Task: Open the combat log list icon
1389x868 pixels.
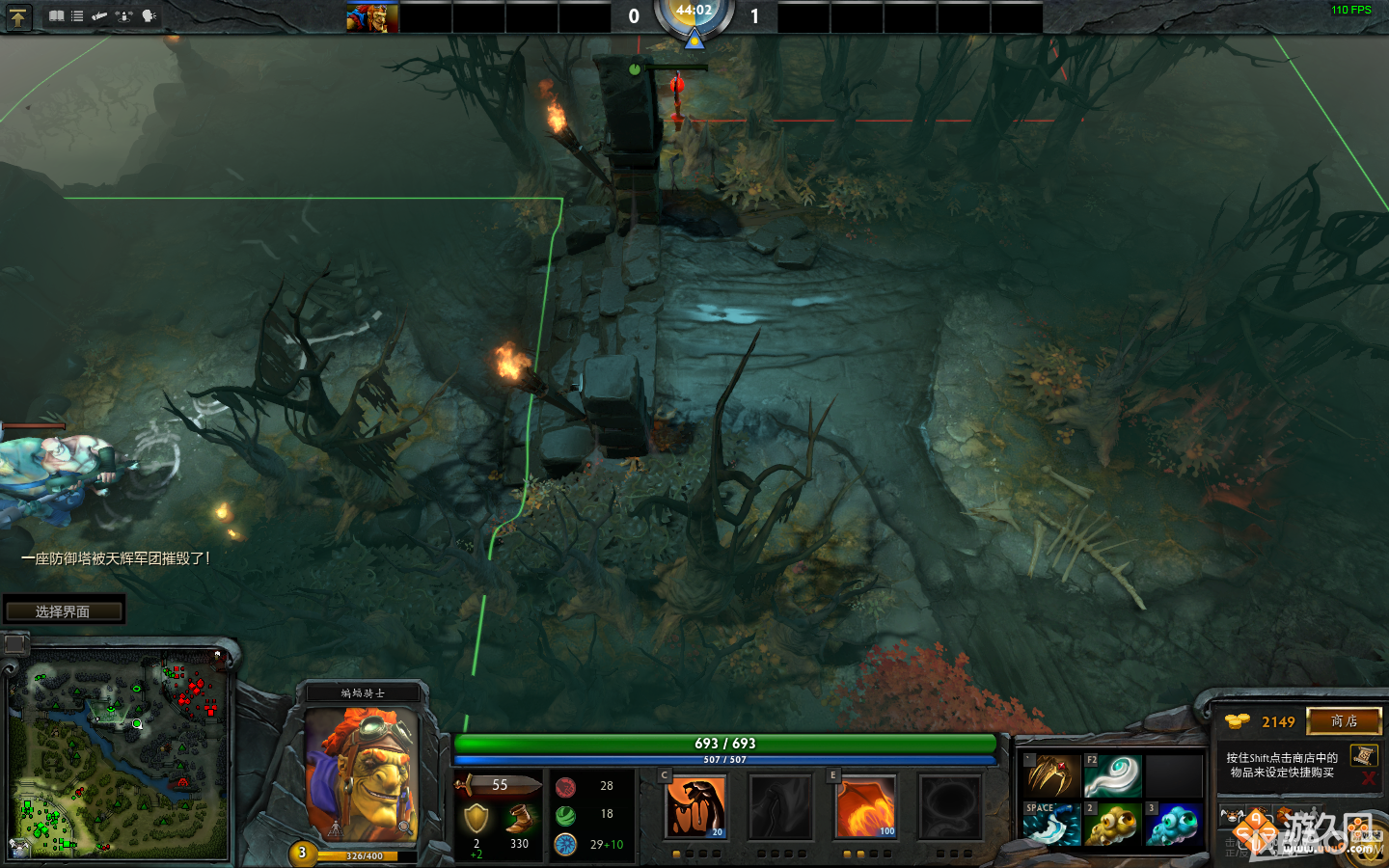Action: point(76,16)
